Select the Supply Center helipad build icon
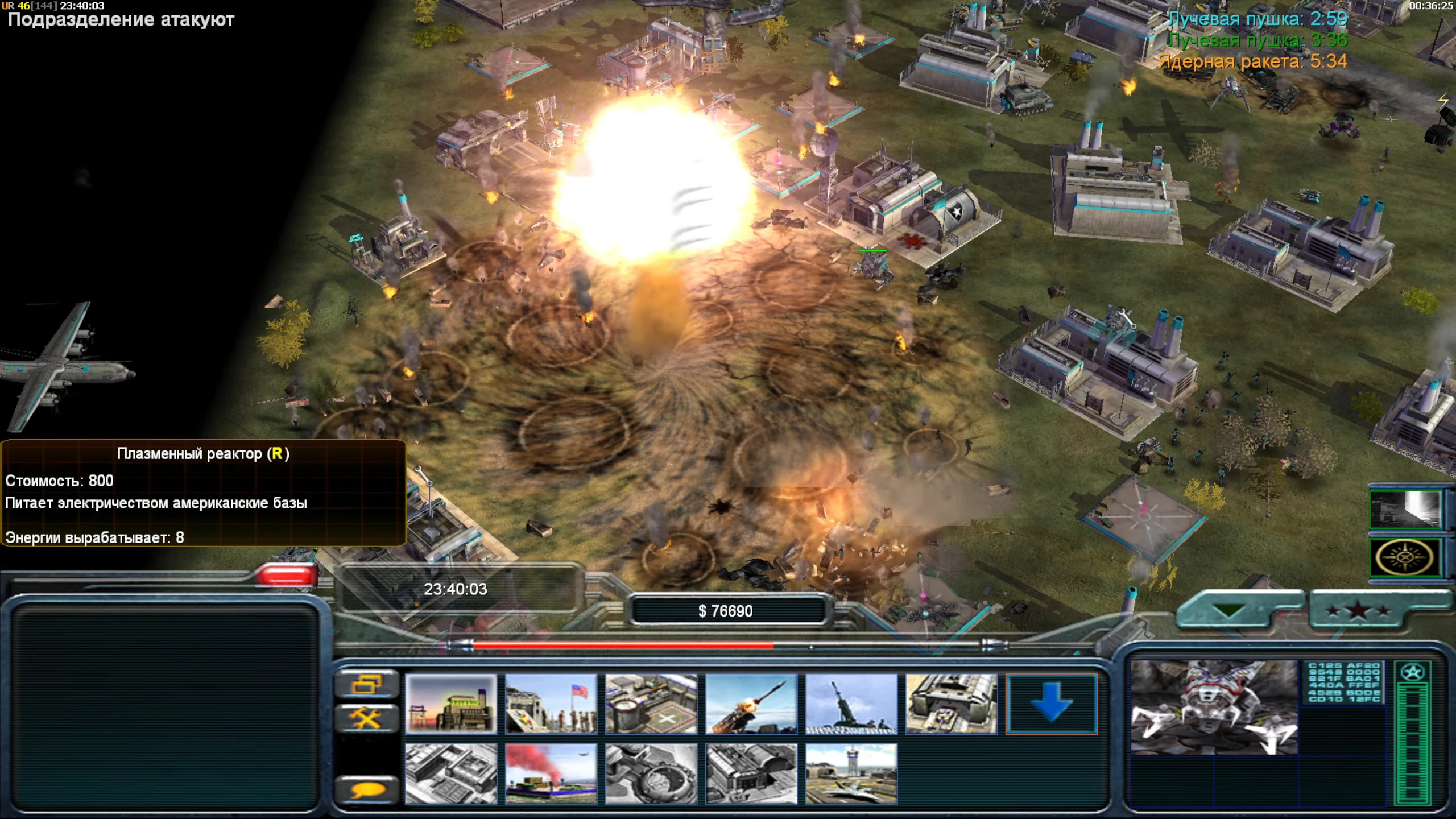This screenshot has width=1456, height=819. click(x=651, y=704)
